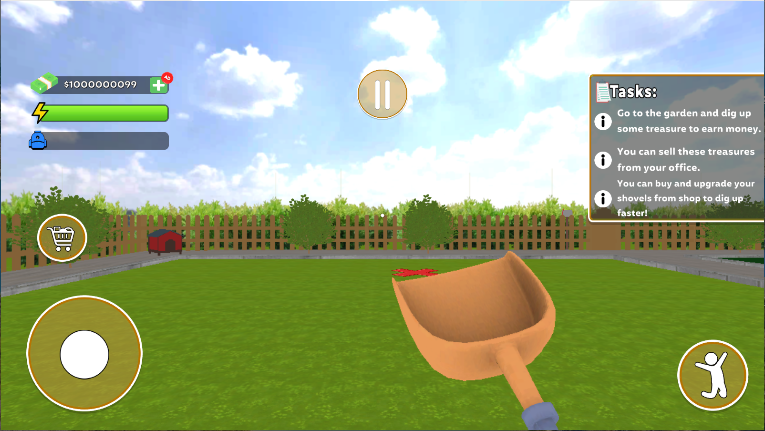Add more money with the green plus

coord(159,85)
